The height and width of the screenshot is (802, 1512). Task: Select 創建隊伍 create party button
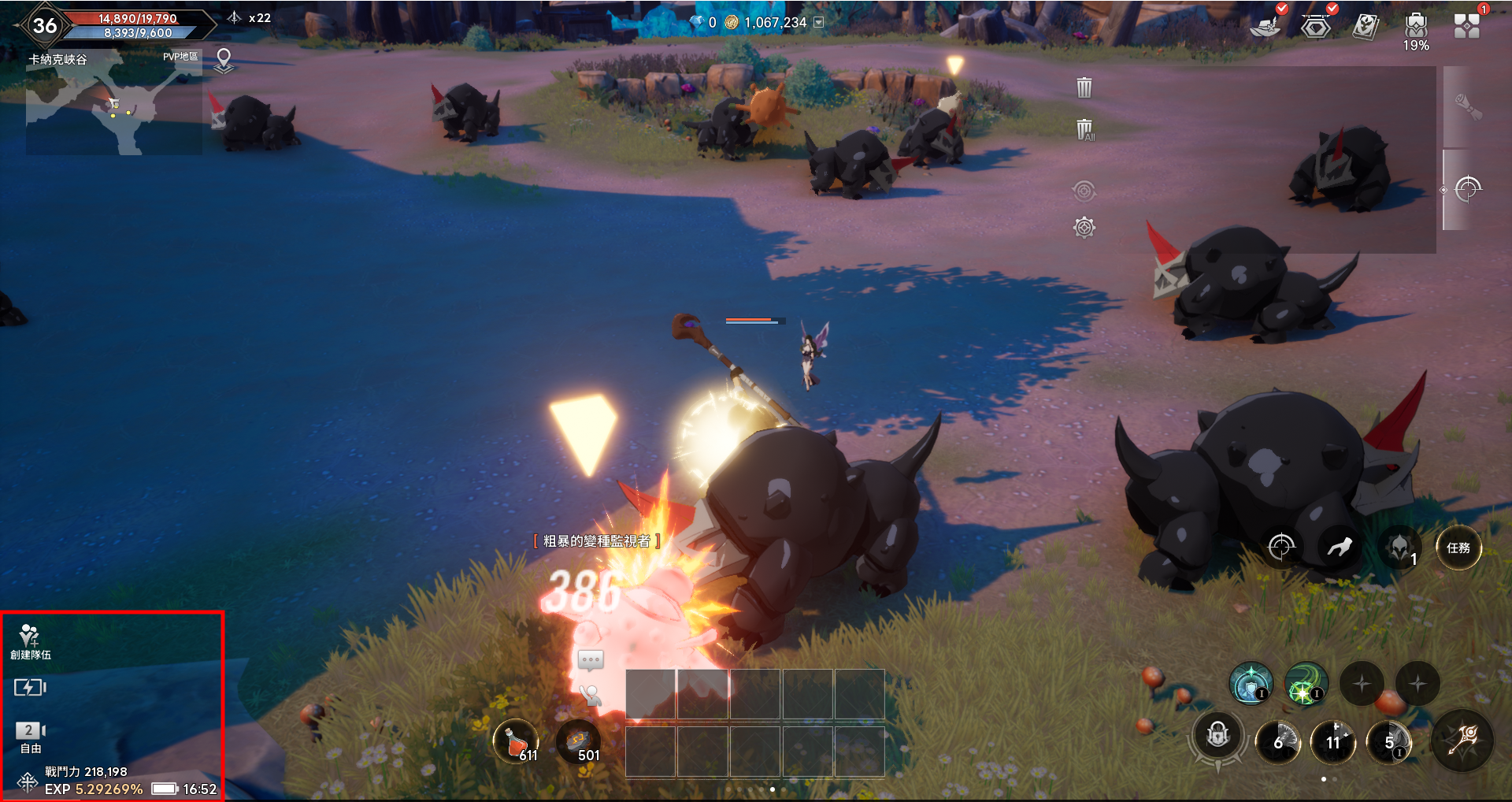point(30,641)
